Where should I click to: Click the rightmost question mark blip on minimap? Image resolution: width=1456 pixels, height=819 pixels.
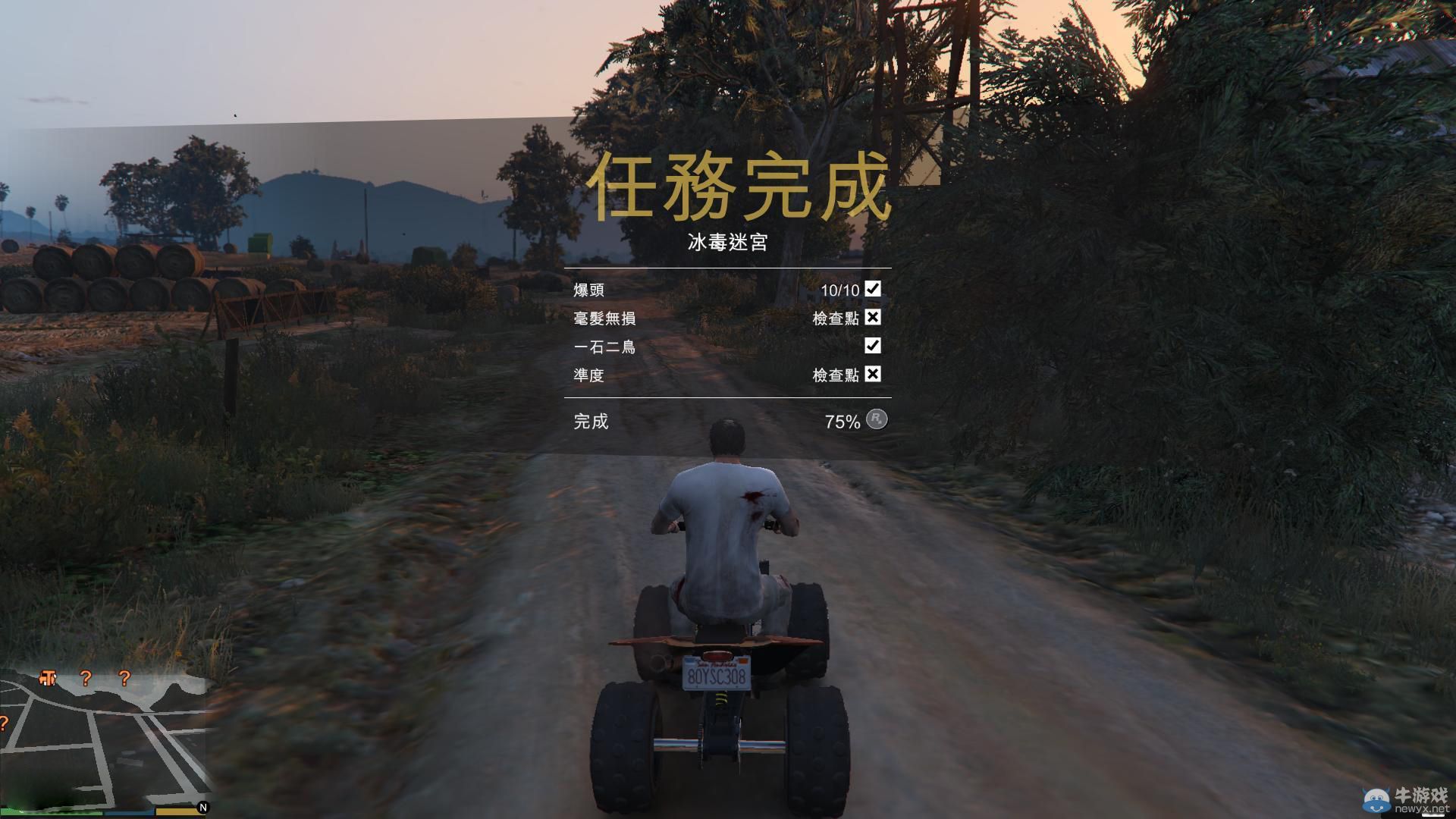(x=124, y=679)
